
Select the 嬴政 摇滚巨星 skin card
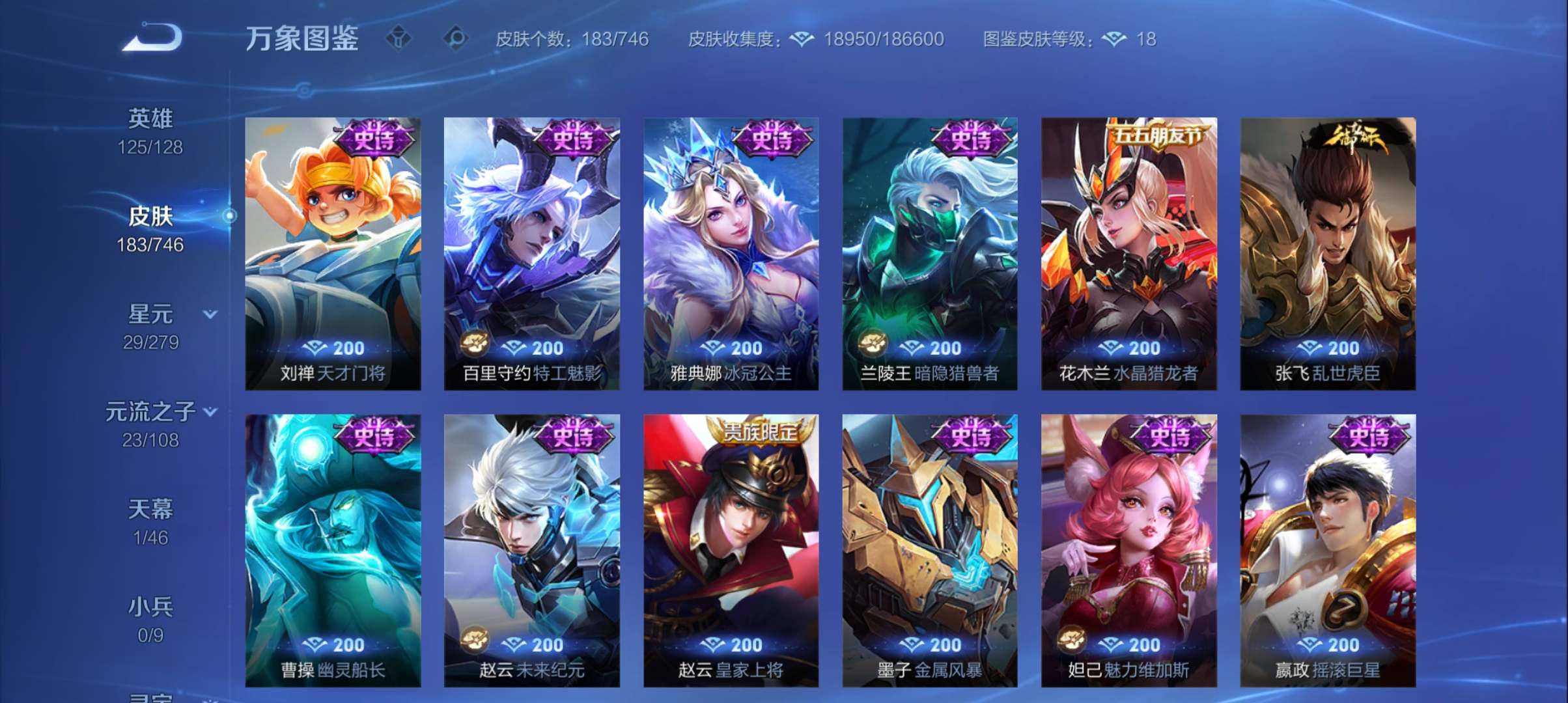pos(1327,547)
